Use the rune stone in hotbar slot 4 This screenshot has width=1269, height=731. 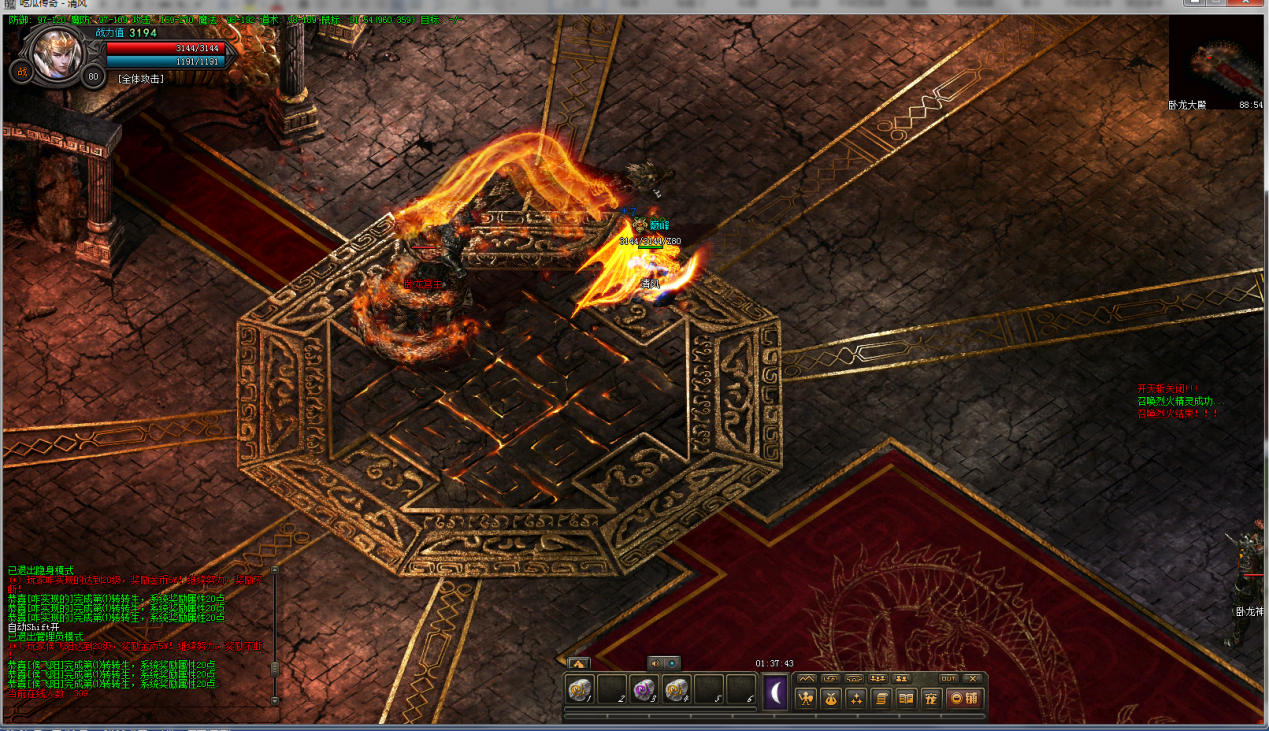(676, 689)
